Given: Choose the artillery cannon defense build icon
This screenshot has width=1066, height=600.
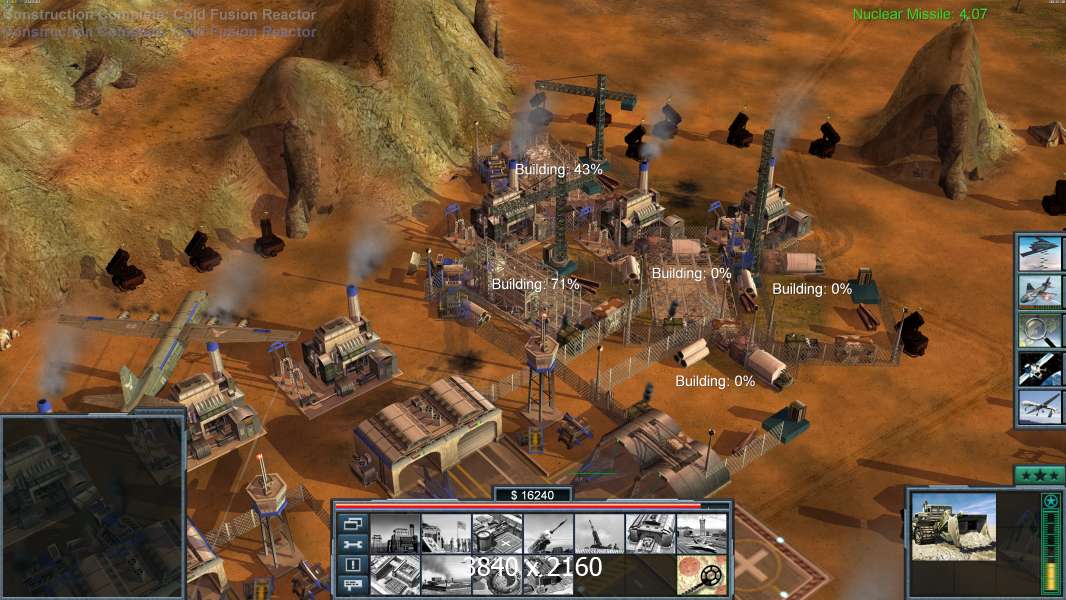Looking at the screenshot, I should click(x=599, y=533).
